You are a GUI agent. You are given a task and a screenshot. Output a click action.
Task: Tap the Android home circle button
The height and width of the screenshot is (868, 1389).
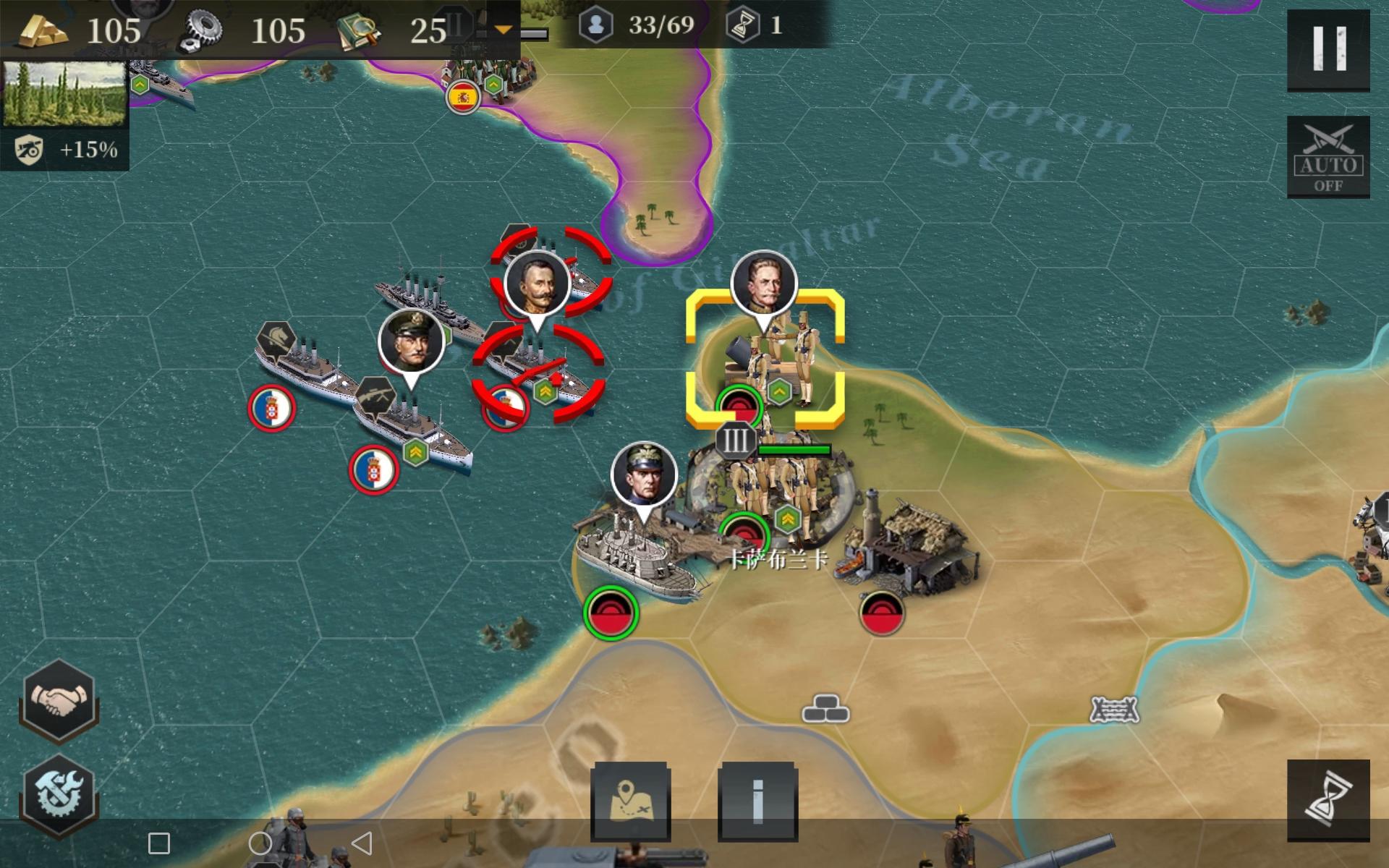coord(260,843)
